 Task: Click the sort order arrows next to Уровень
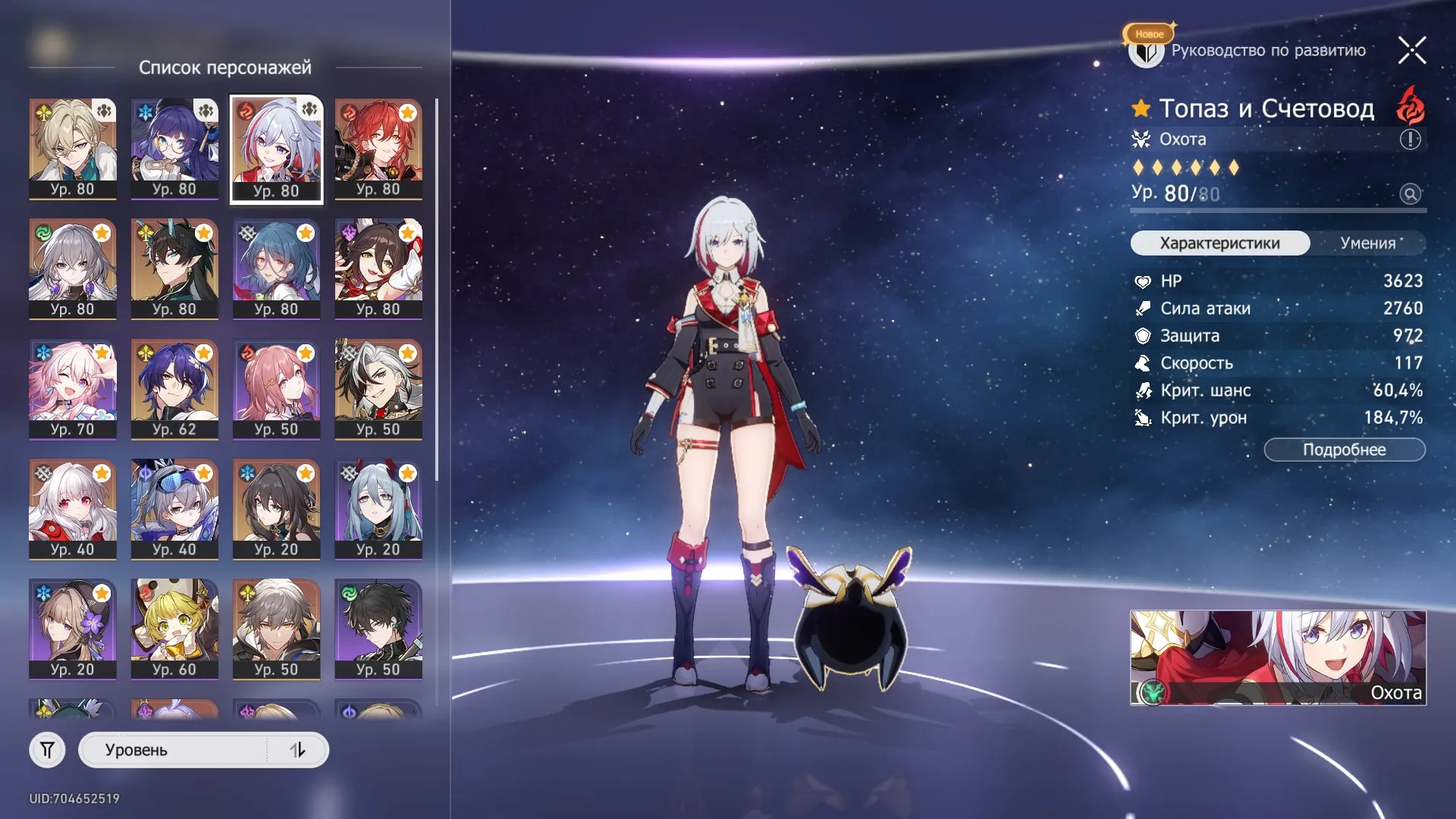pos(297,749)
